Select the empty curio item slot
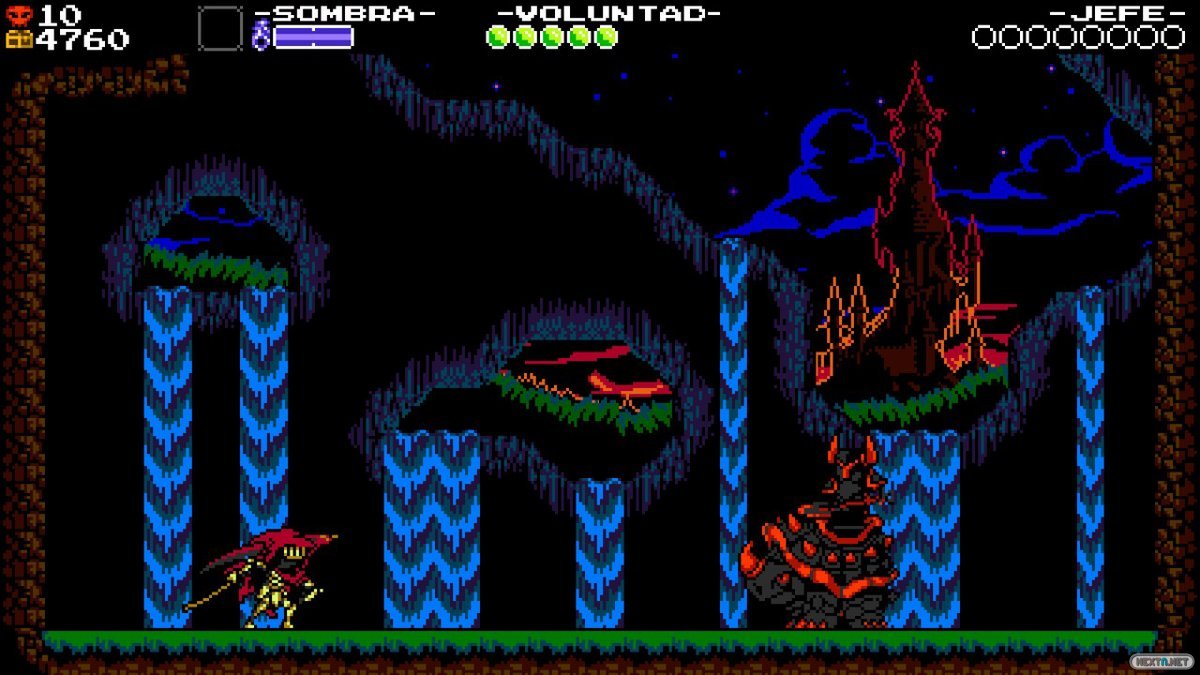The height and width of the screenshot is (675, 1200). pos(220,28)
